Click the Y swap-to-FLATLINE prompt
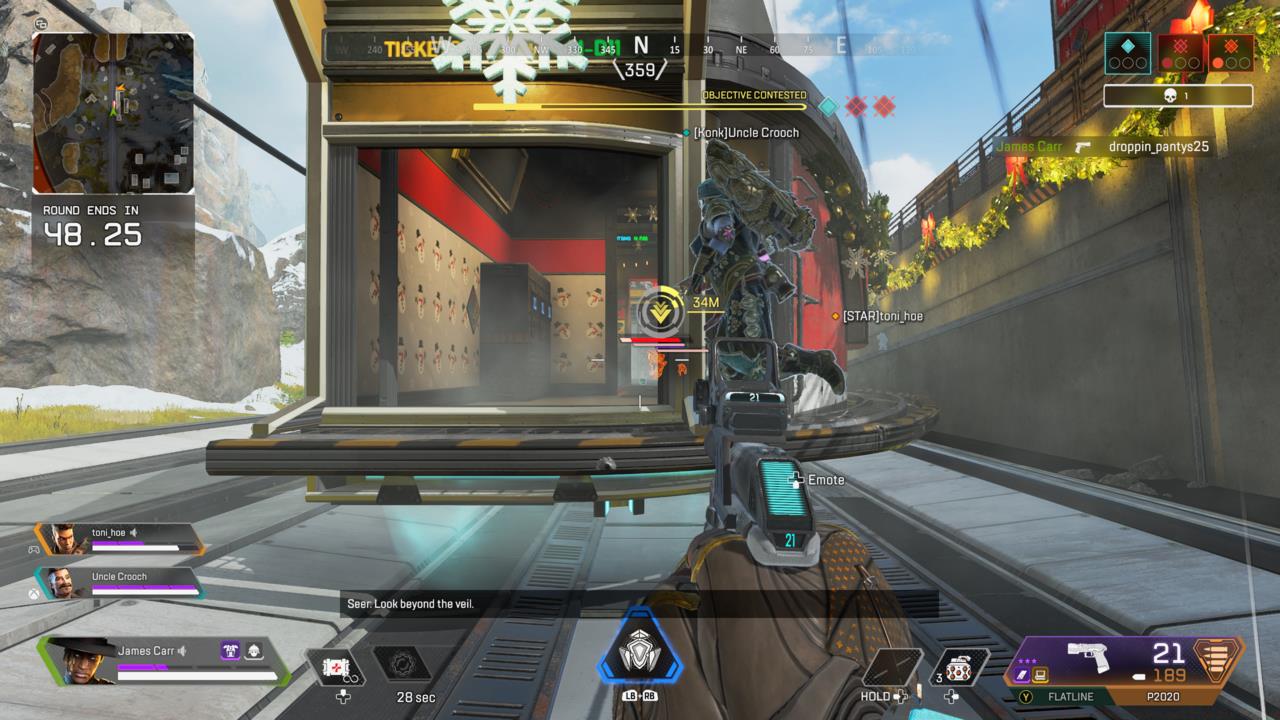 [1027, 695]
